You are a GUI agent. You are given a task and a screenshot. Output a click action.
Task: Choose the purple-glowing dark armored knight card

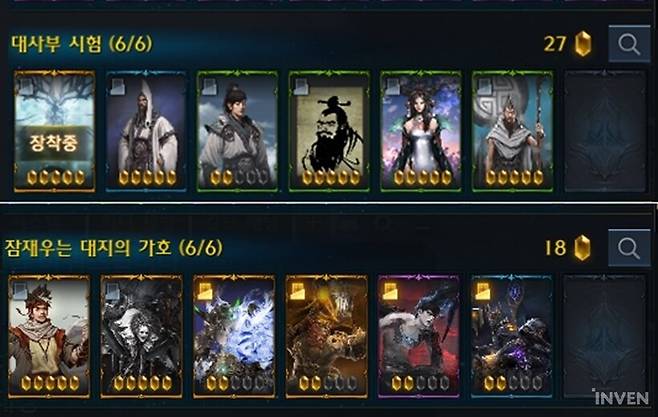(x=511, y=335)
